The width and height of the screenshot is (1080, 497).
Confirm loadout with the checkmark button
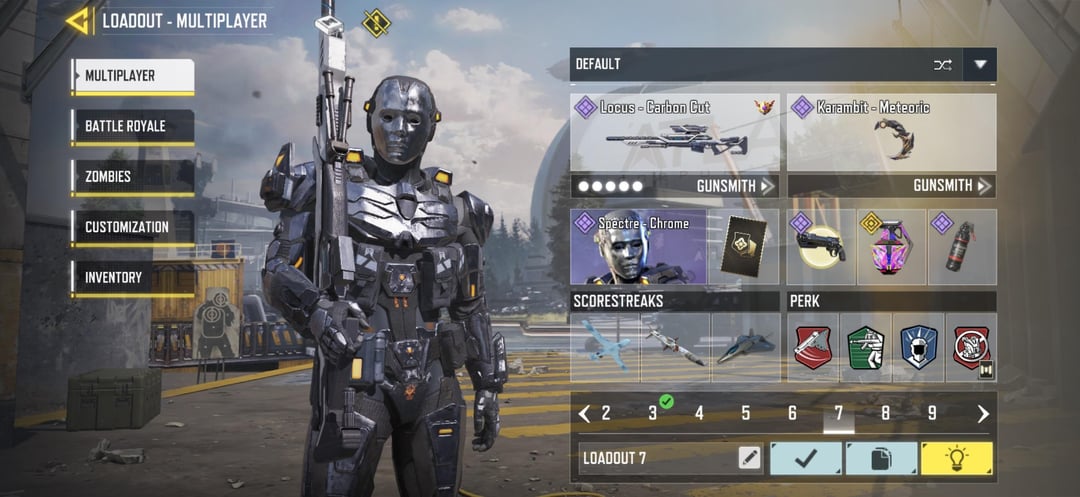pos(805,458)
